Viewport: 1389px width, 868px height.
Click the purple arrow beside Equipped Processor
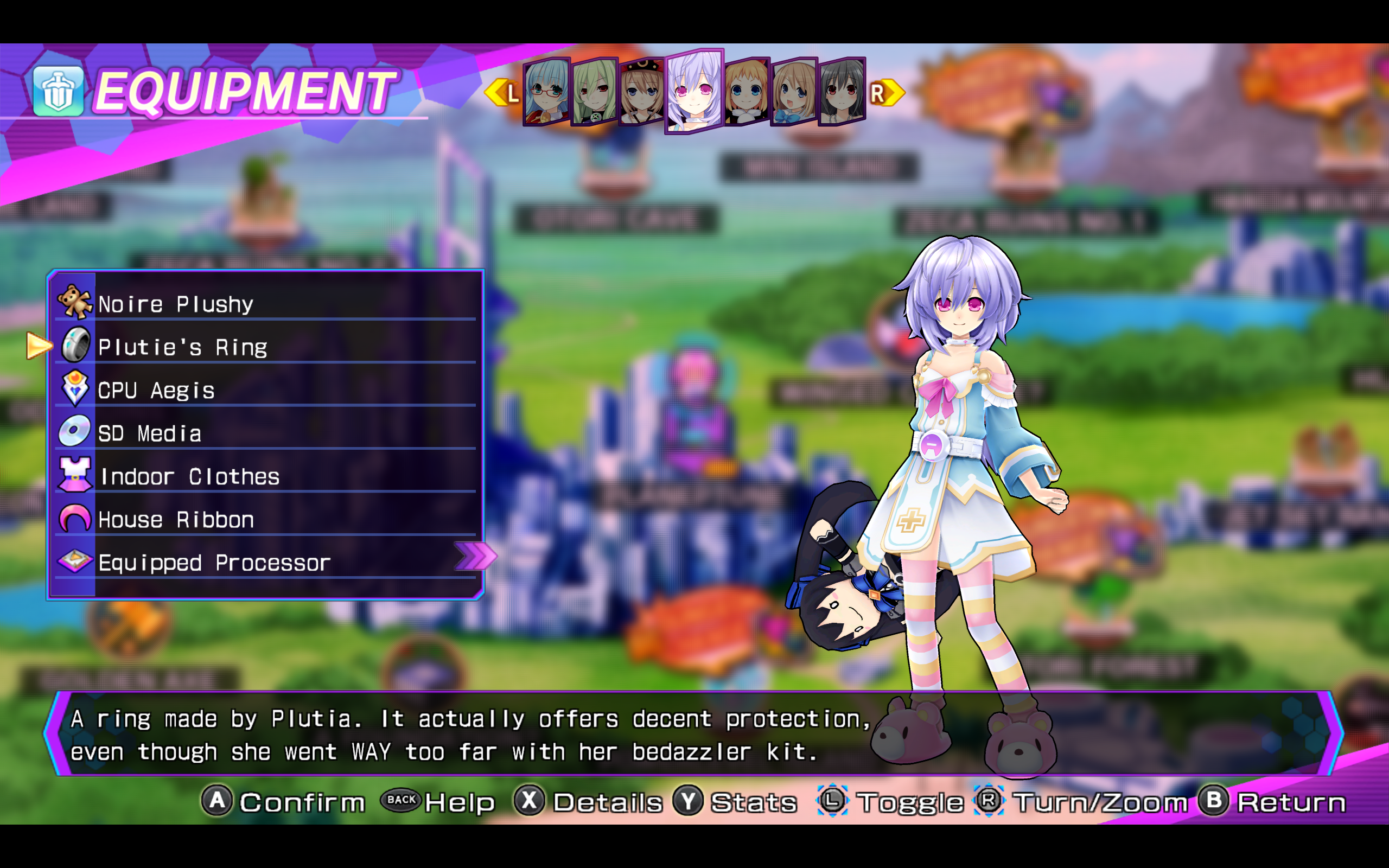pos(475,556)
